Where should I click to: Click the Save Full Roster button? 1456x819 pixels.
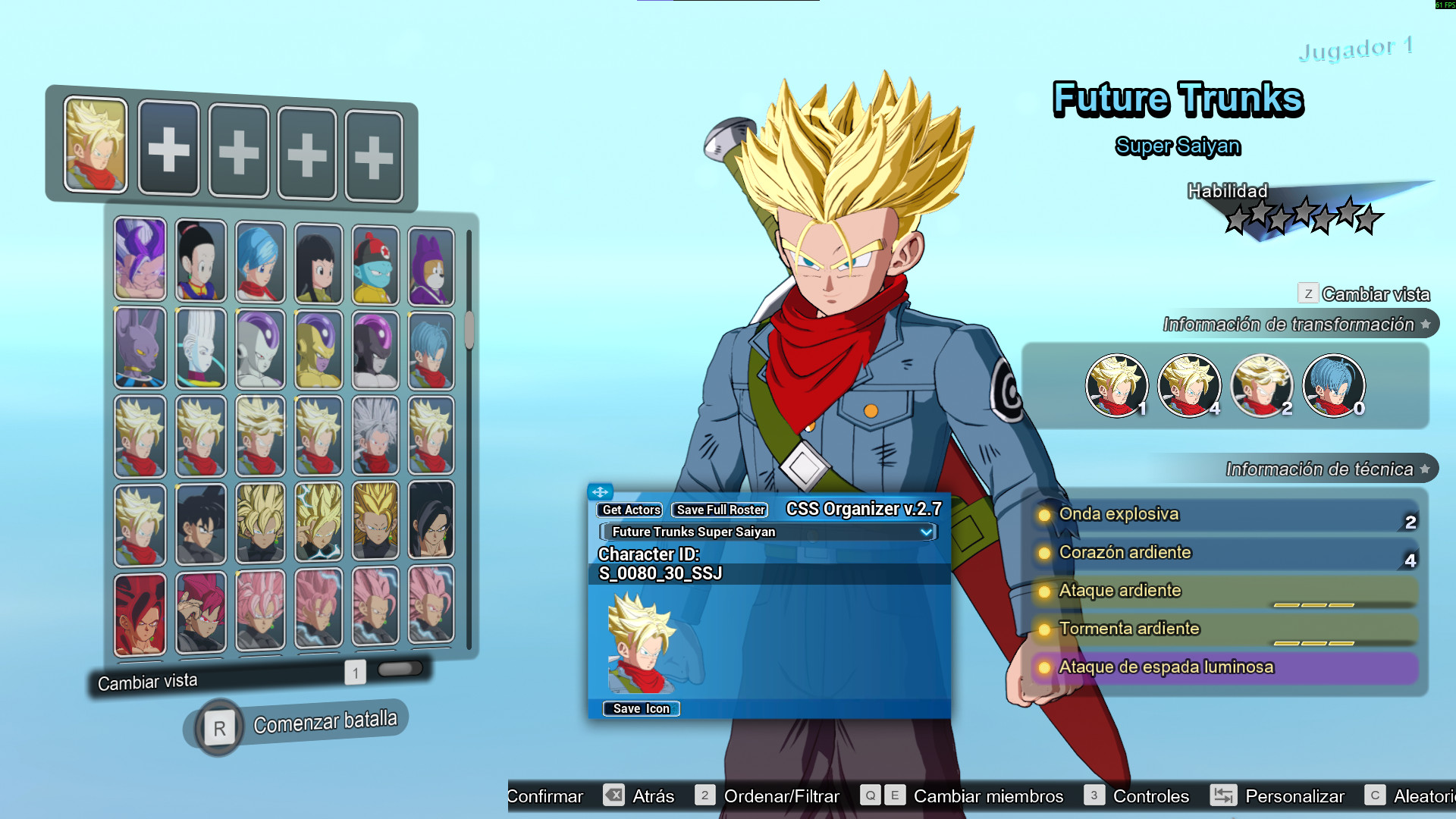[x=717, y=510]
